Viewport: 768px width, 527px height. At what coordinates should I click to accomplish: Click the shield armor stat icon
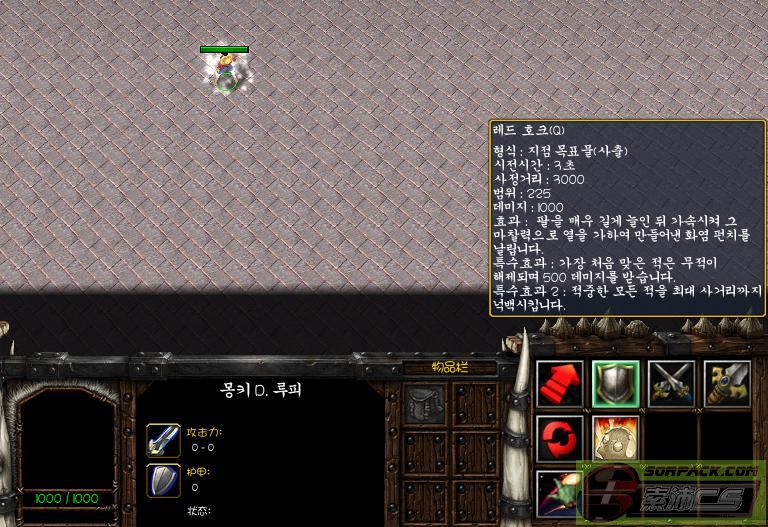point(163,480)
